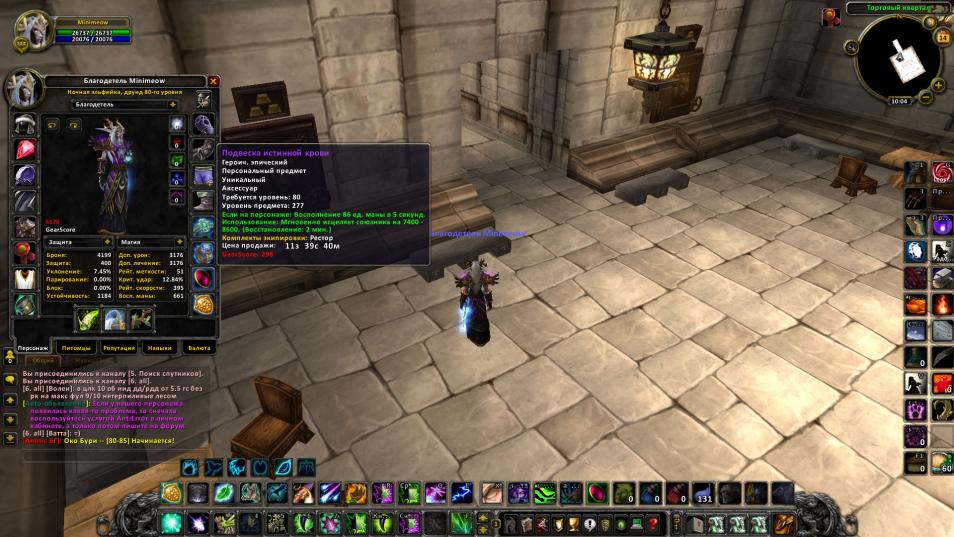Viewport: 954px width, 537px height.
Task: Click the minimap clock showing 10:04
Action: click(898, 100)
